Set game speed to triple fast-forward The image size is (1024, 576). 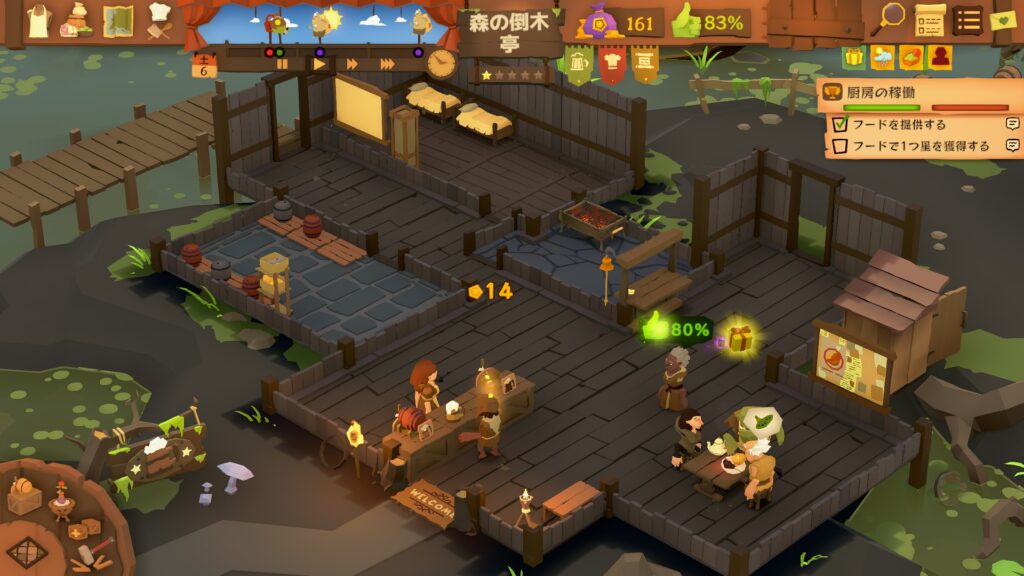point(385,63)
